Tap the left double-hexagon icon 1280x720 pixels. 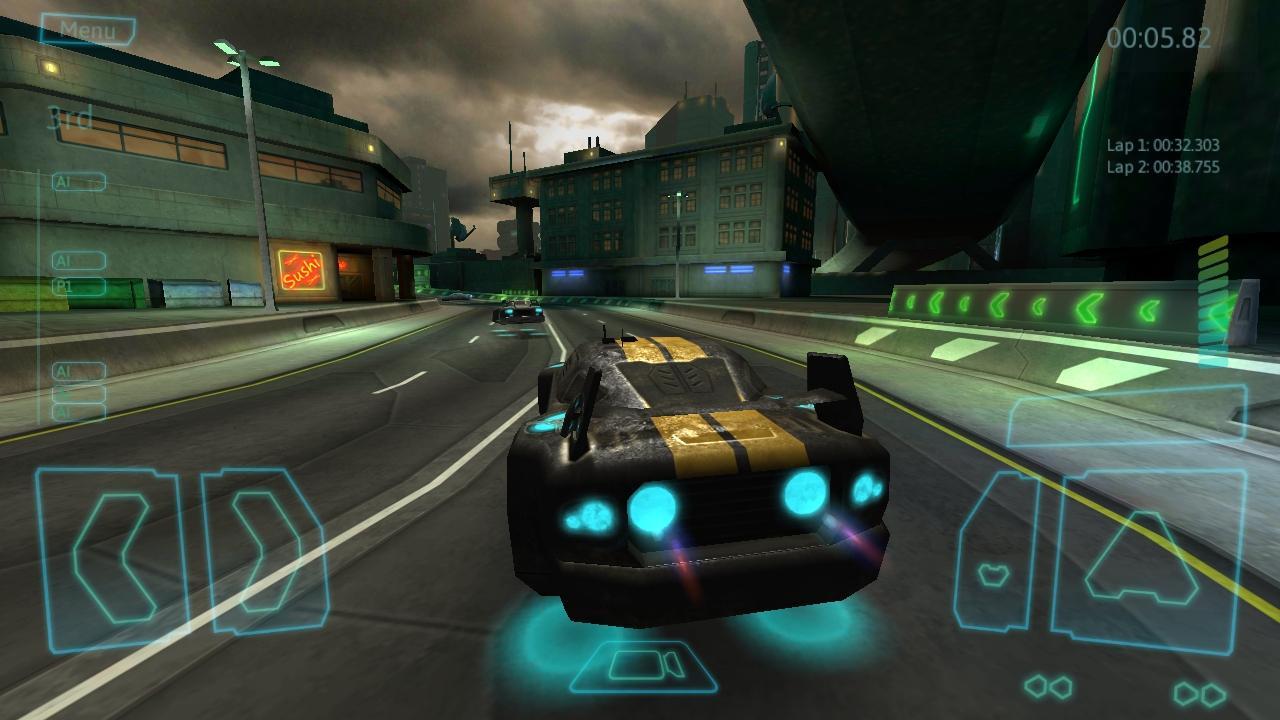(x=1048, y=687)
